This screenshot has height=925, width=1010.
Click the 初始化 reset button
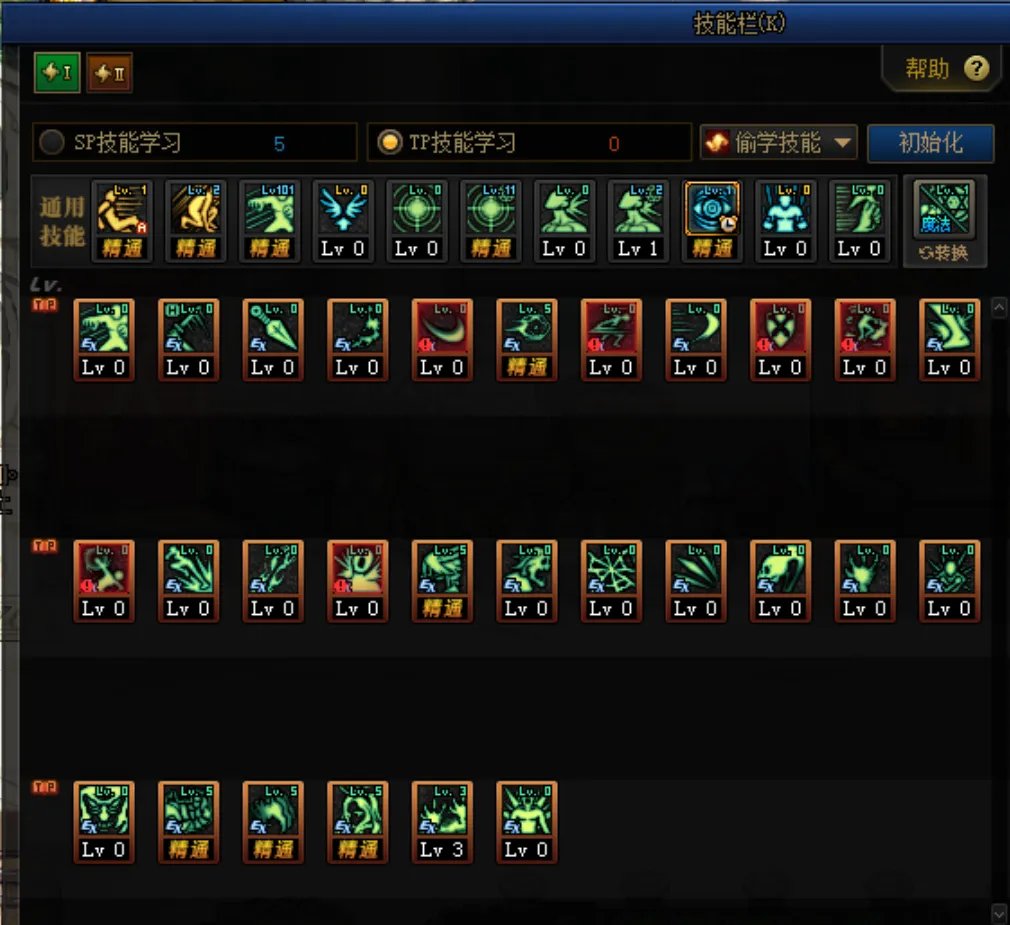pyautogui.click(x=930, y=143)
